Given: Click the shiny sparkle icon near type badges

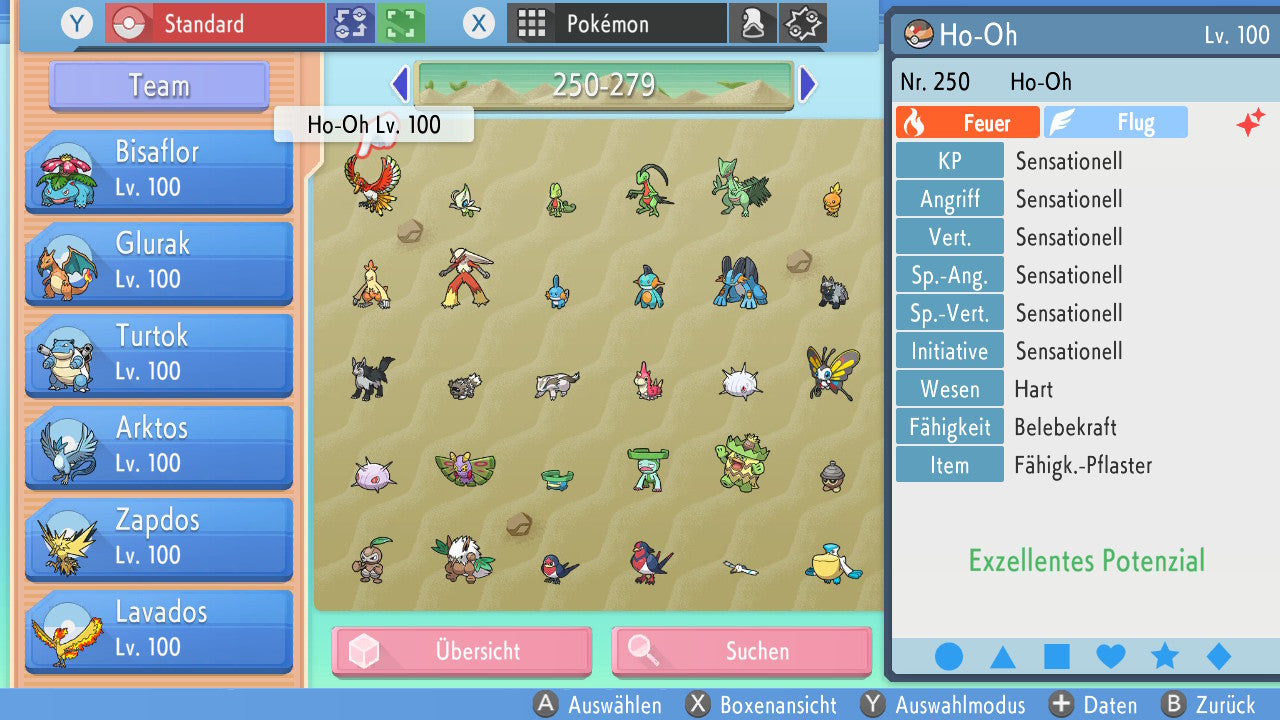Looking at the screenshot, I should (x=1251, y=122).
